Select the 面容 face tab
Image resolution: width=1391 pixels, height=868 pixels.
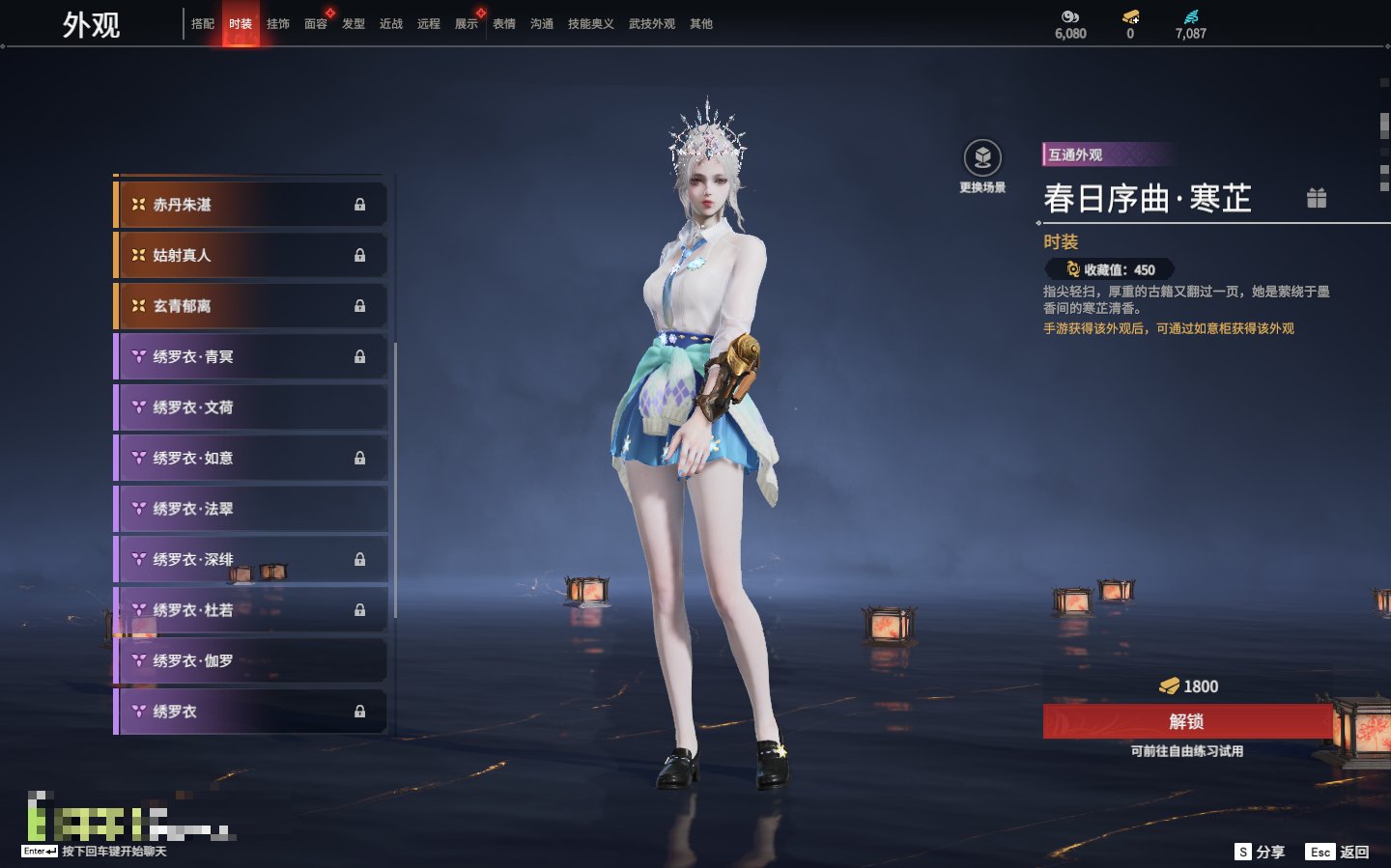(316, 24)
